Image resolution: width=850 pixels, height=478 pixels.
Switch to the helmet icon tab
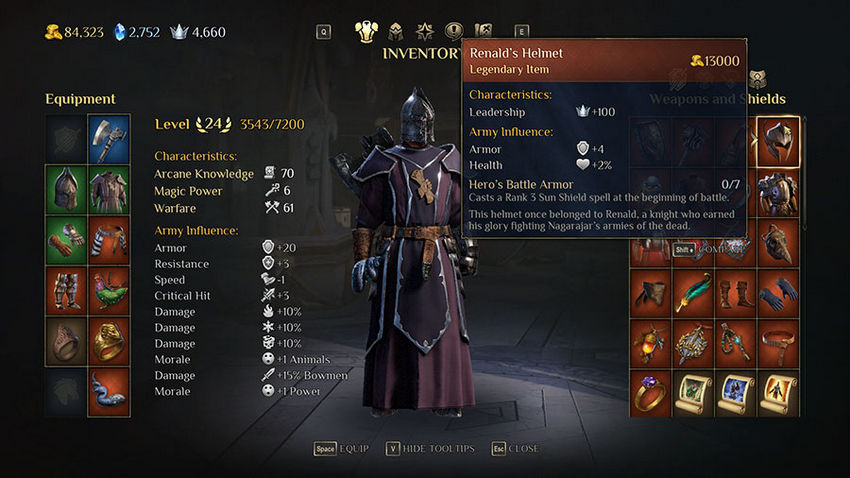pyautogui.click(x=395, y=31)
